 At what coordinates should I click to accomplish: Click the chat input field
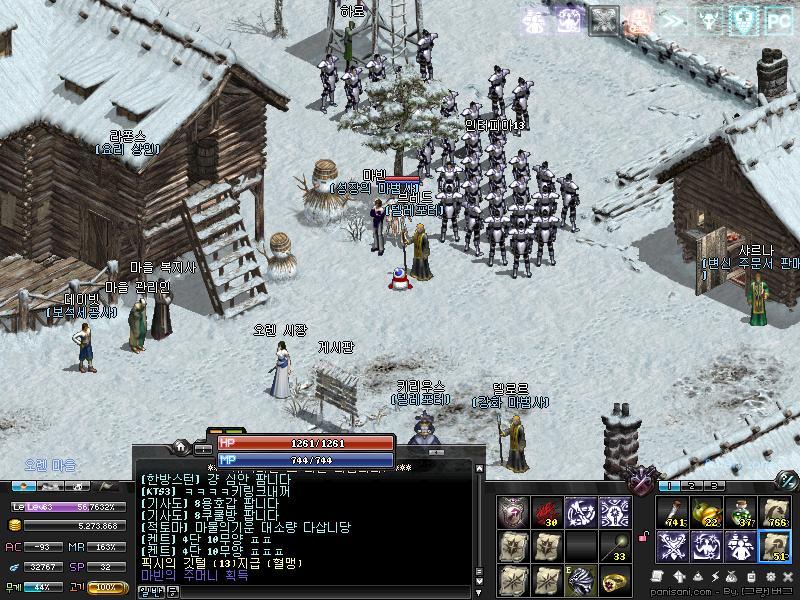tap(300, 591)
